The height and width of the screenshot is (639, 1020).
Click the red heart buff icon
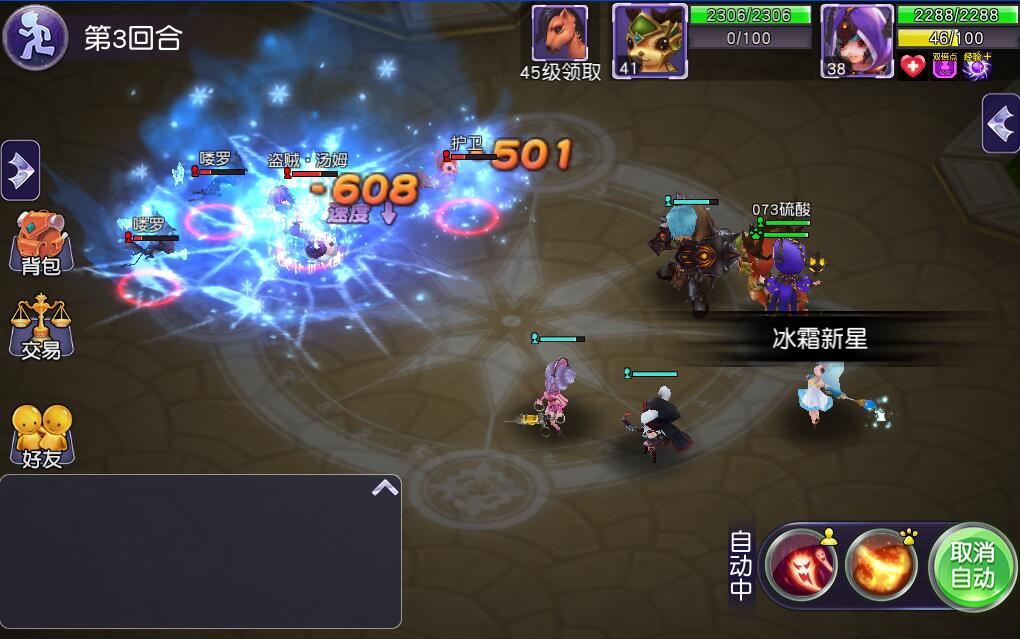coord(912,66)
